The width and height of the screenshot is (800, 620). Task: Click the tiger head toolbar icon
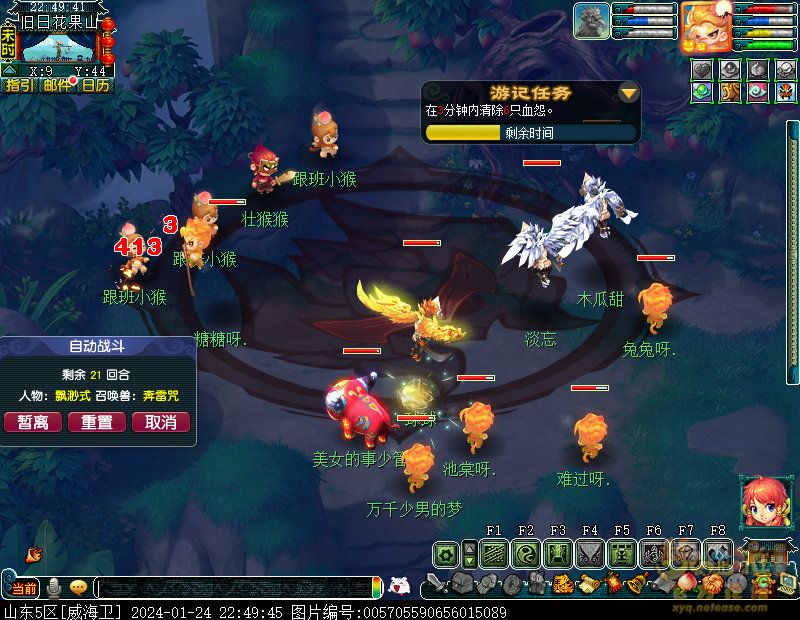click(x=562, y=584)
